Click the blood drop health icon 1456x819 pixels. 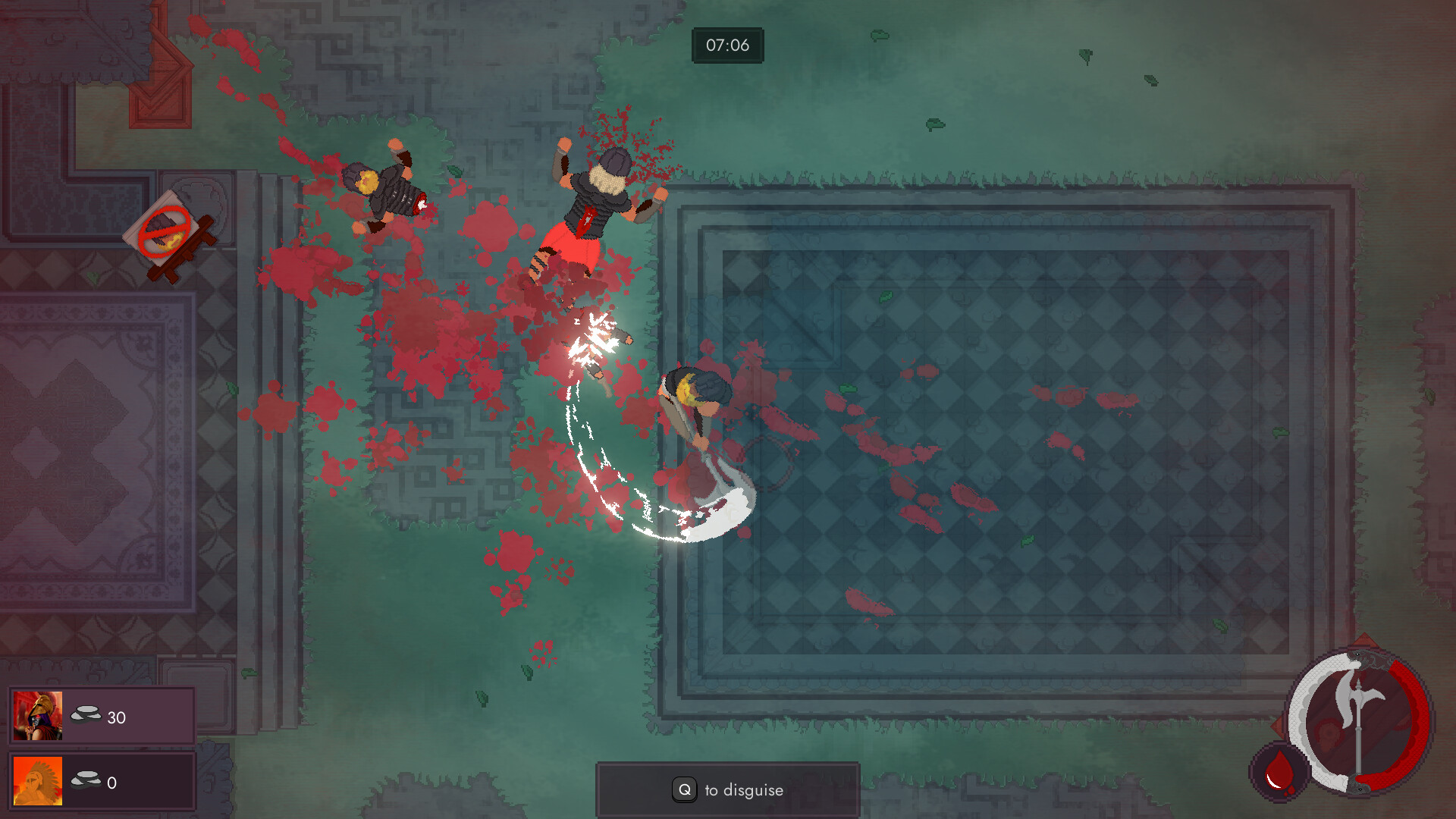pyautogui.click(x=1279, y=772)
